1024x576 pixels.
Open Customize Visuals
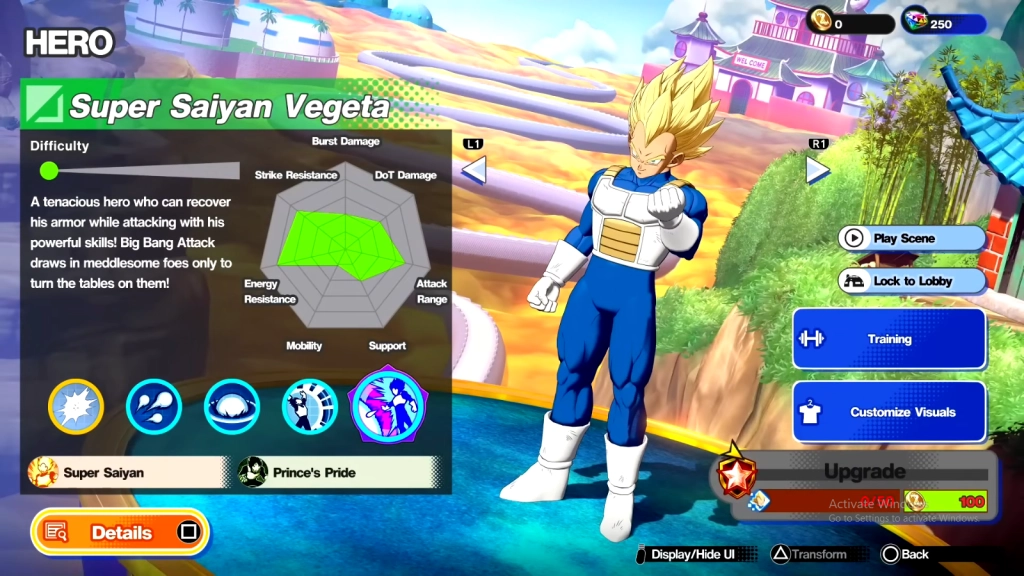point(889,411)
